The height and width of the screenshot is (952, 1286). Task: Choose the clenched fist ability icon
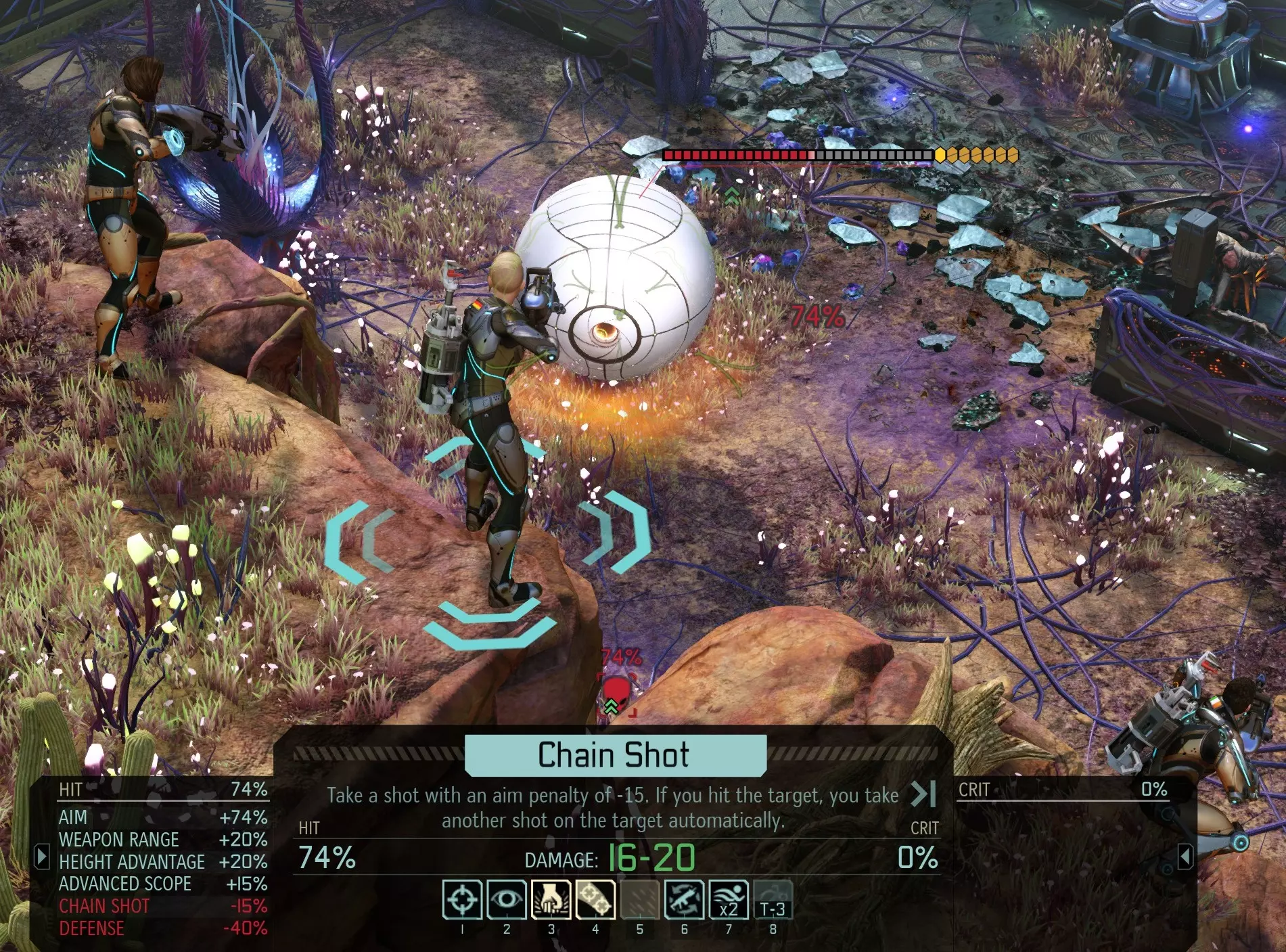(551, 900)
